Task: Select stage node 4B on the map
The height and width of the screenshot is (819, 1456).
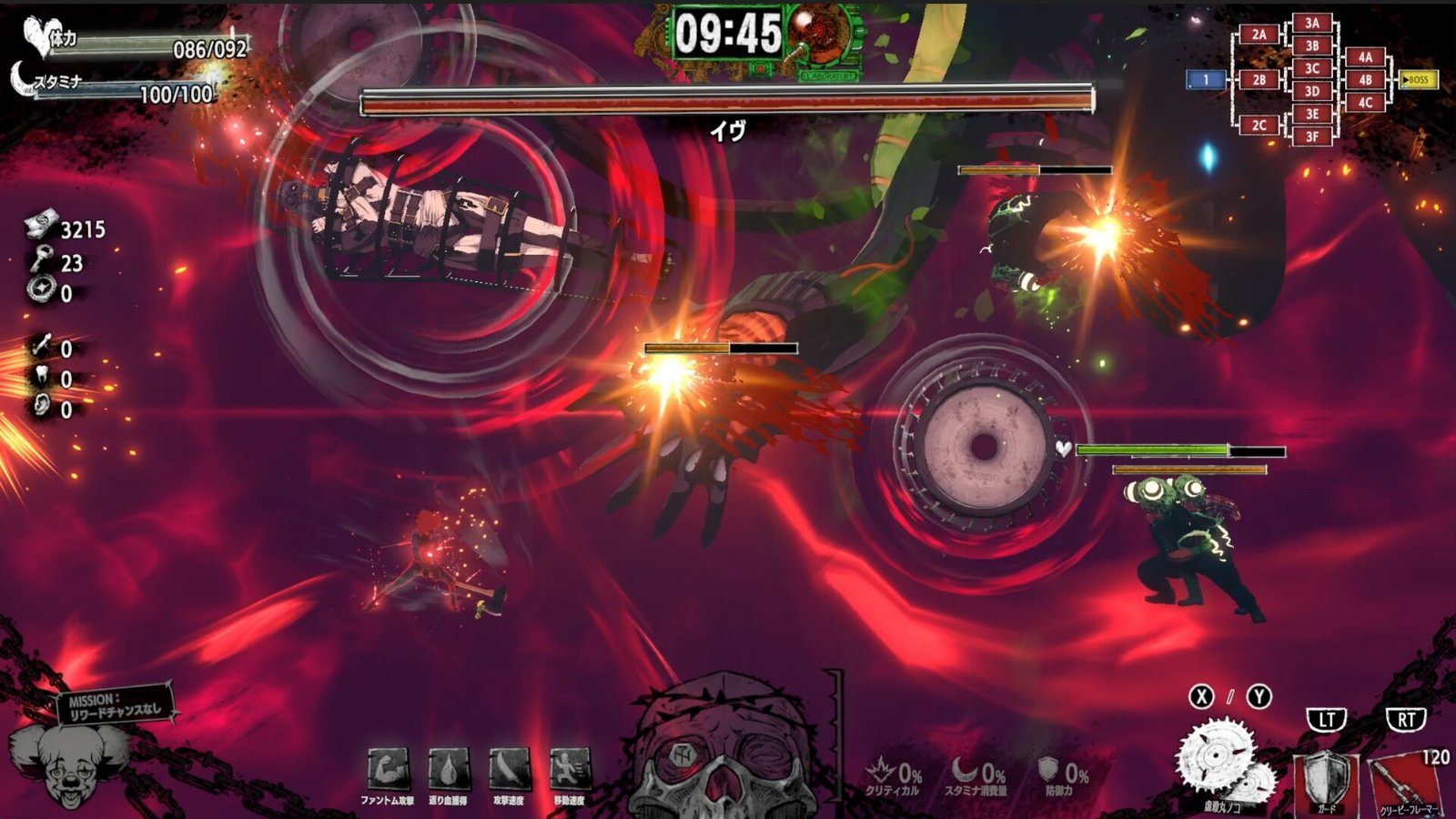Action: (x=1365, y=80)
